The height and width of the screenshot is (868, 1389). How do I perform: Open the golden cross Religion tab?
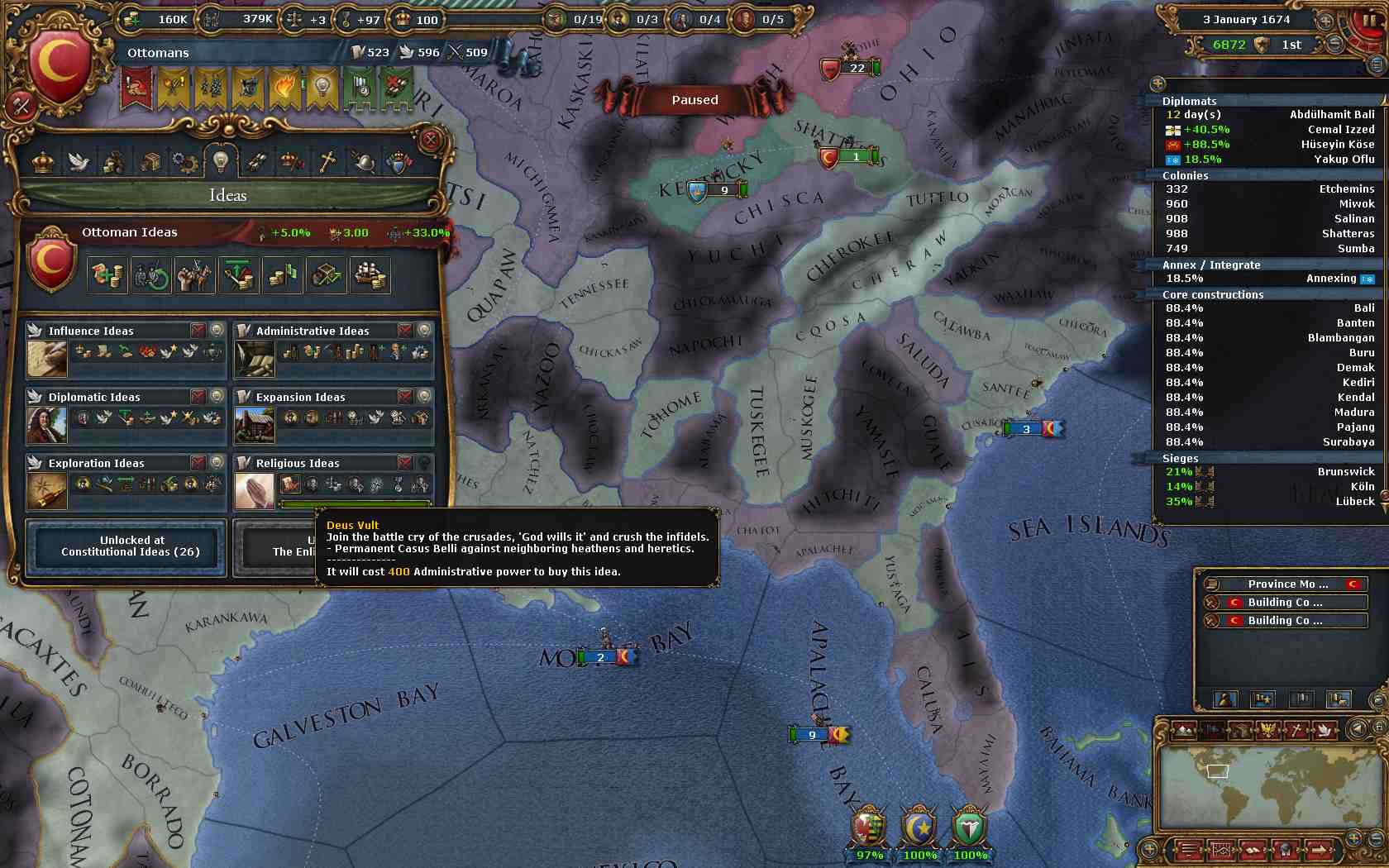327,161
